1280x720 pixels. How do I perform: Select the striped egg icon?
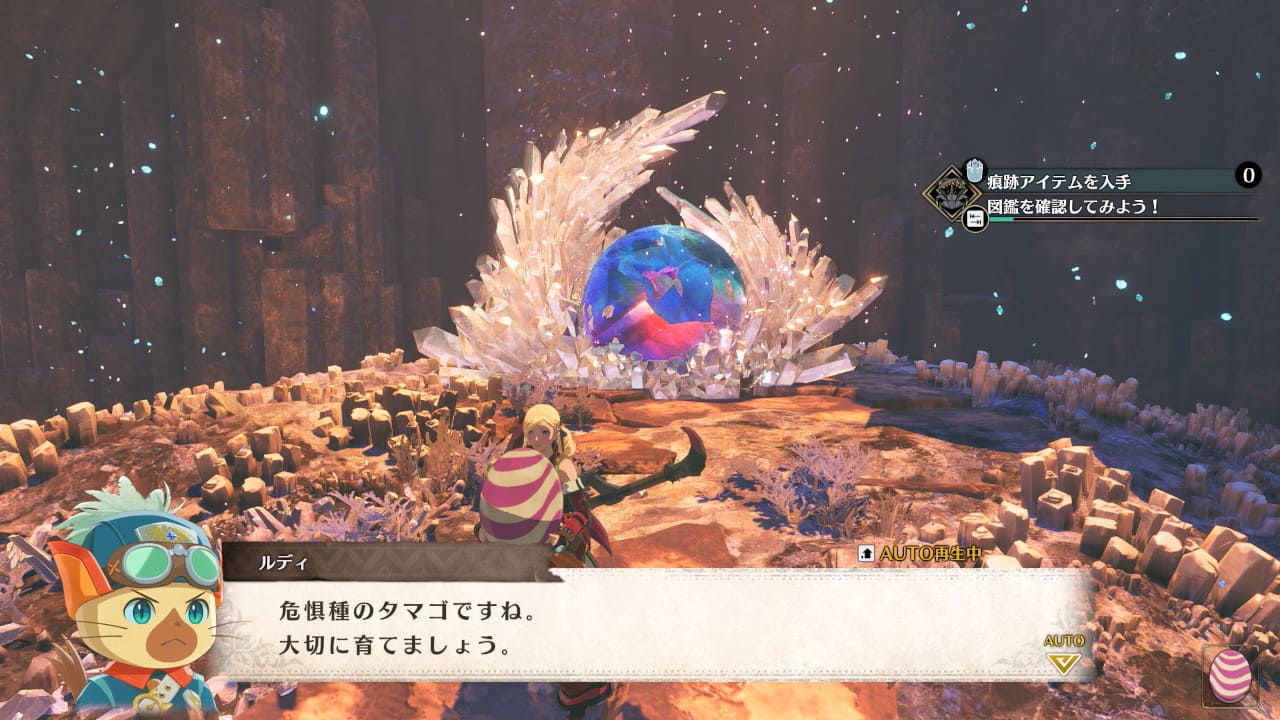click(1230, 676)
